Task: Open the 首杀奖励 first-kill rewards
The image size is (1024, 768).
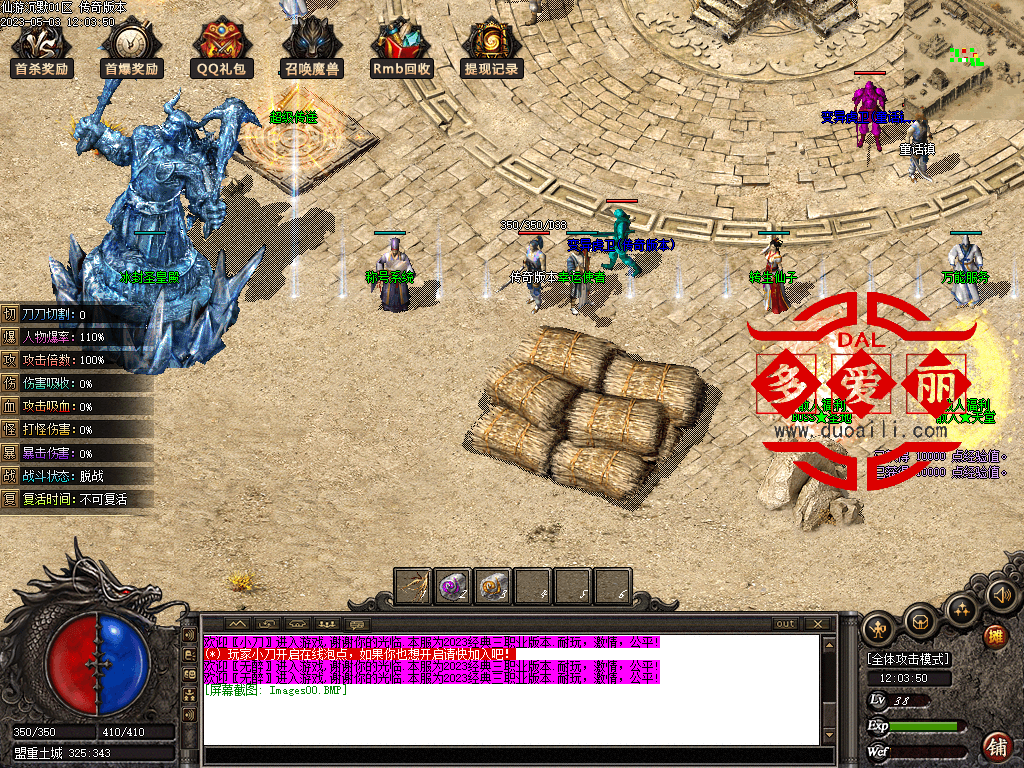Action: pyautogui.click(x=42, y=50)
